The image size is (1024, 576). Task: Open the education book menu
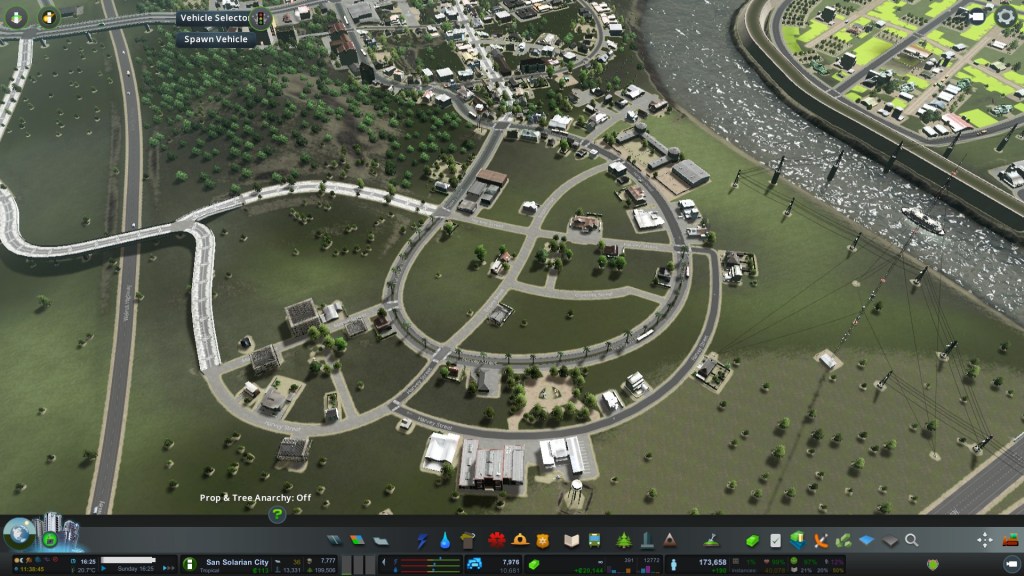572,540
